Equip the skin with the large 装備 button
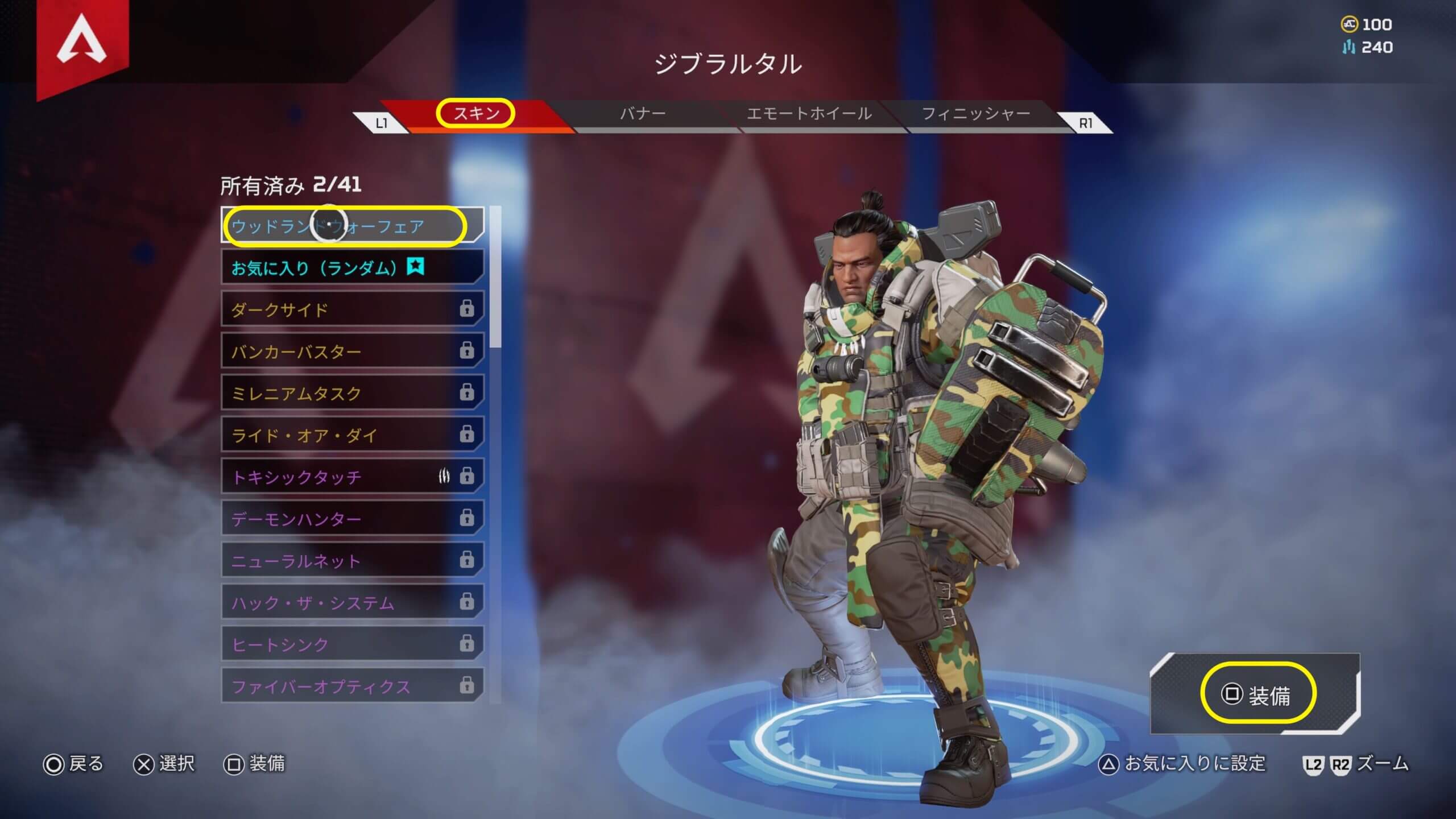 tap(1258, 695)
